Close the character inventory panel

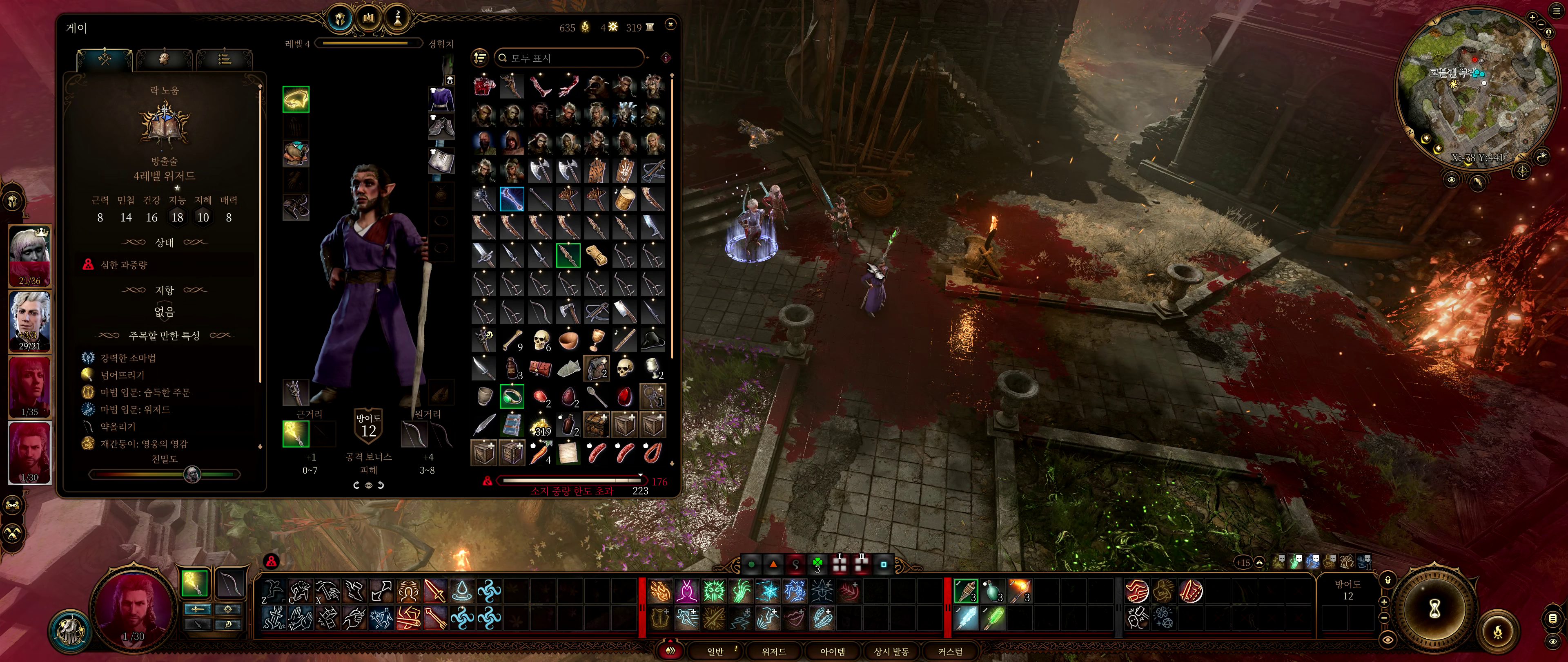670,25
